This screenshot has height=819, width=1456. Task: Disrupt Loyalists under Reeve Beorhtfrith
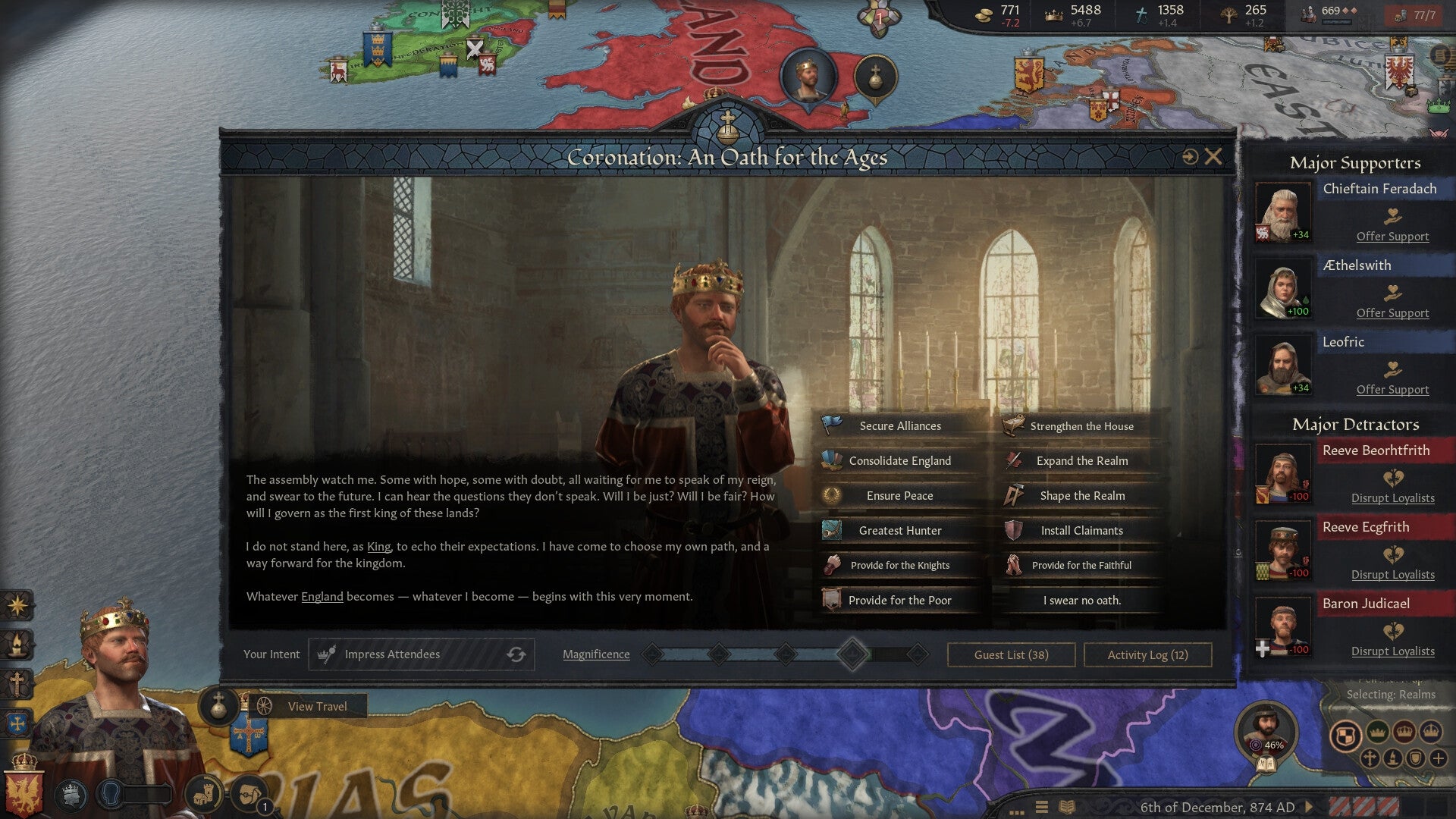(x=1395, y=498)
